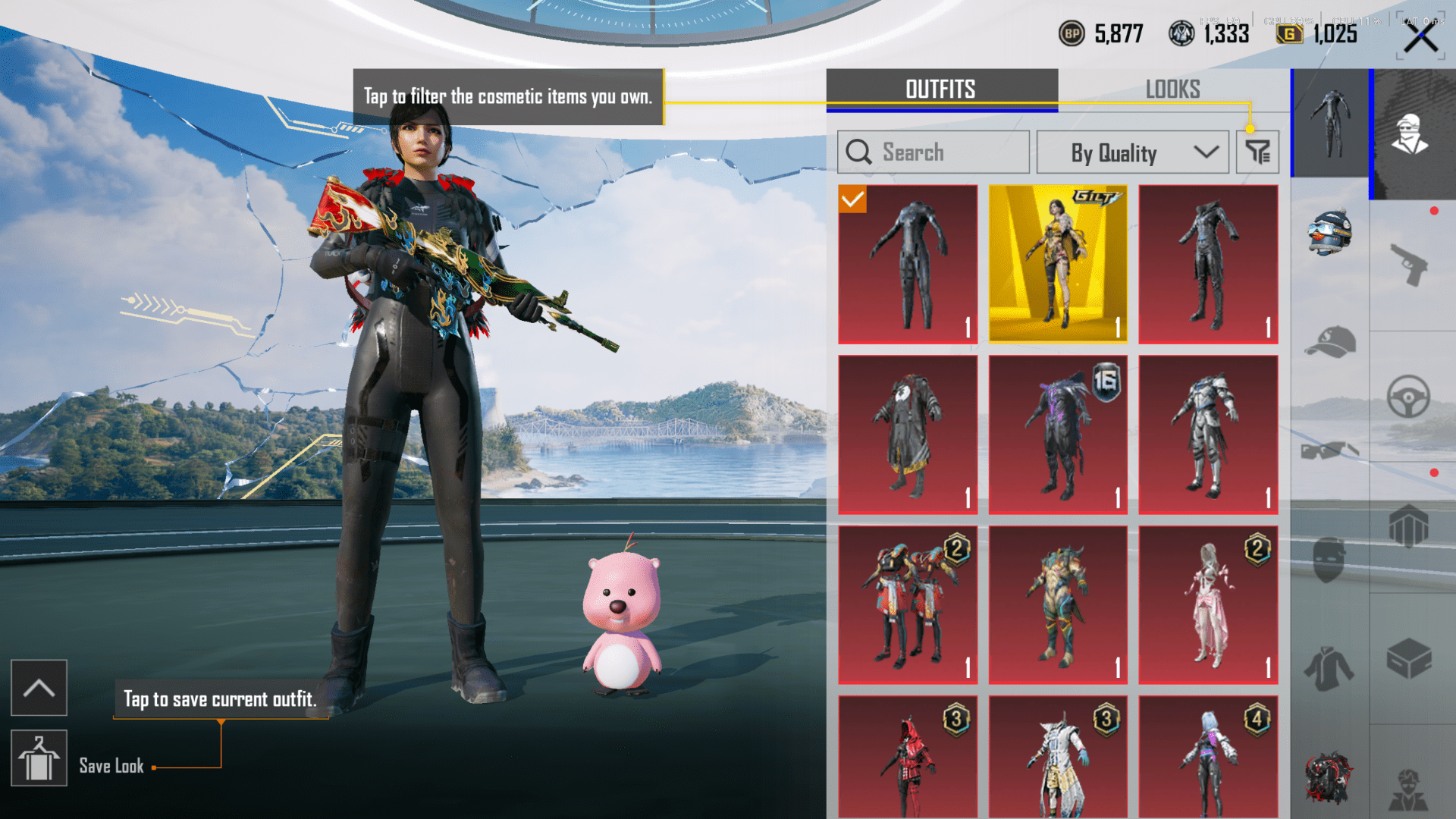The height and width of the screenshot is (819, 1456).
Task: Collapse the bottom panel with the up arrow
Action: pos(39,688)
